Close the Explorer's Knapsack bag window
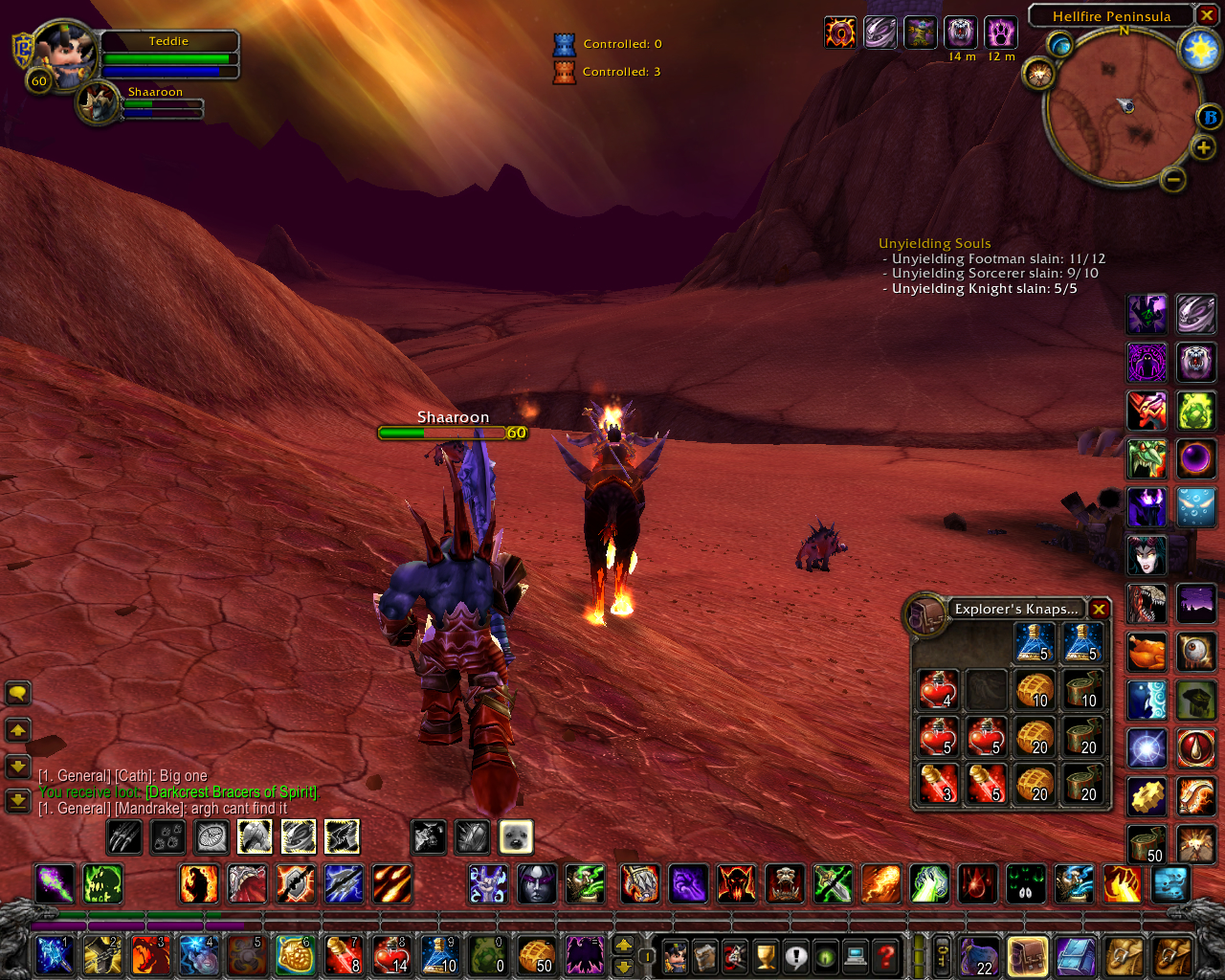This screenshot has height=980, width=1225. (1099, 610)
